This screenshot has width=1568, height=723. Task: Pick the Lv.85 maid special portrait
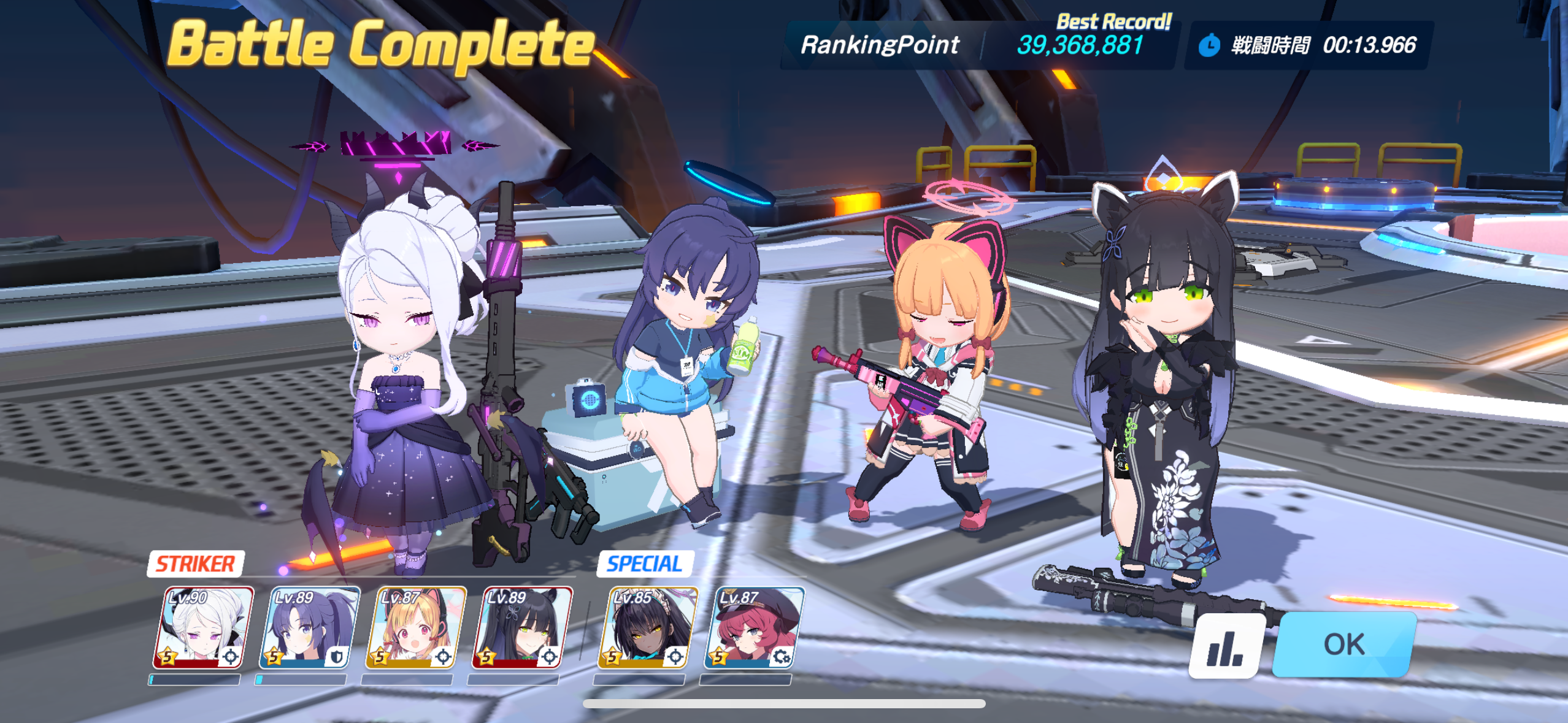(647, 627)
